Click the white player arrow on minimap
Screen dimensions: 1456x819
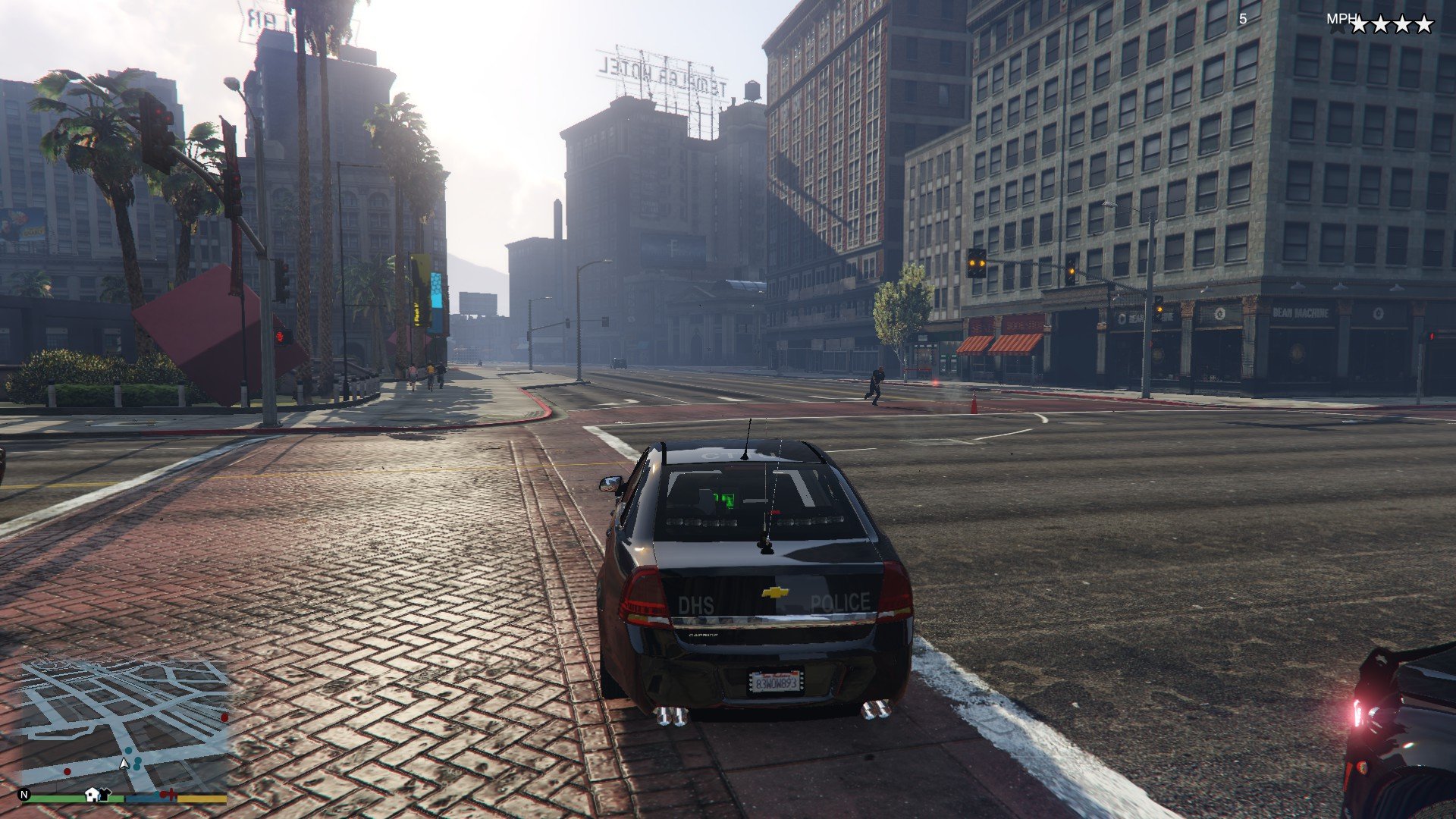click(x=124, y=763)
